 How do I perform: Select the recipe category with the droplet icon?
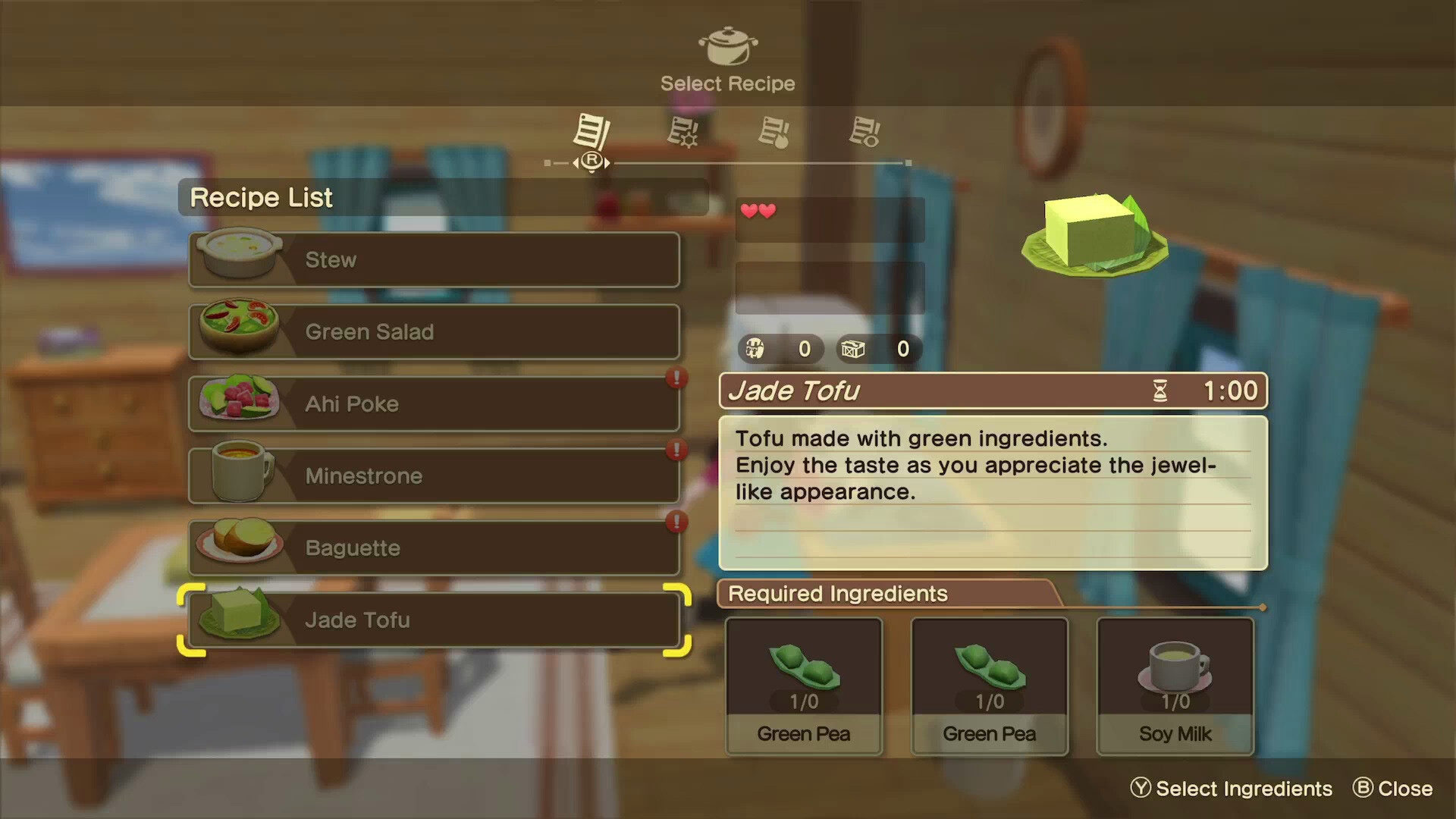[x=775, y=133]
